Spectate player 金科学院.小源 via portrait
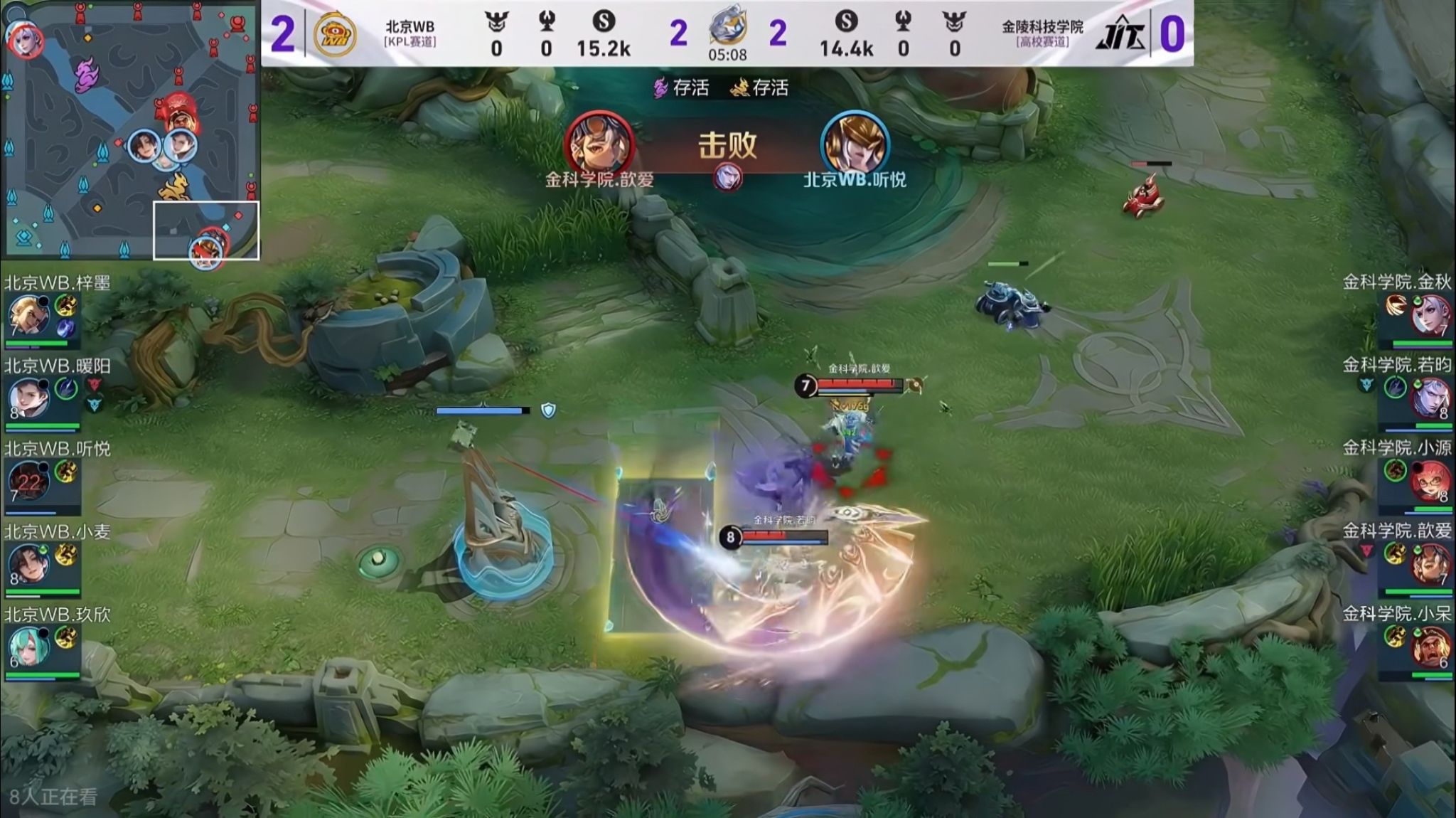This screenshot has width=1456, height=818. tap(1429, 482)
